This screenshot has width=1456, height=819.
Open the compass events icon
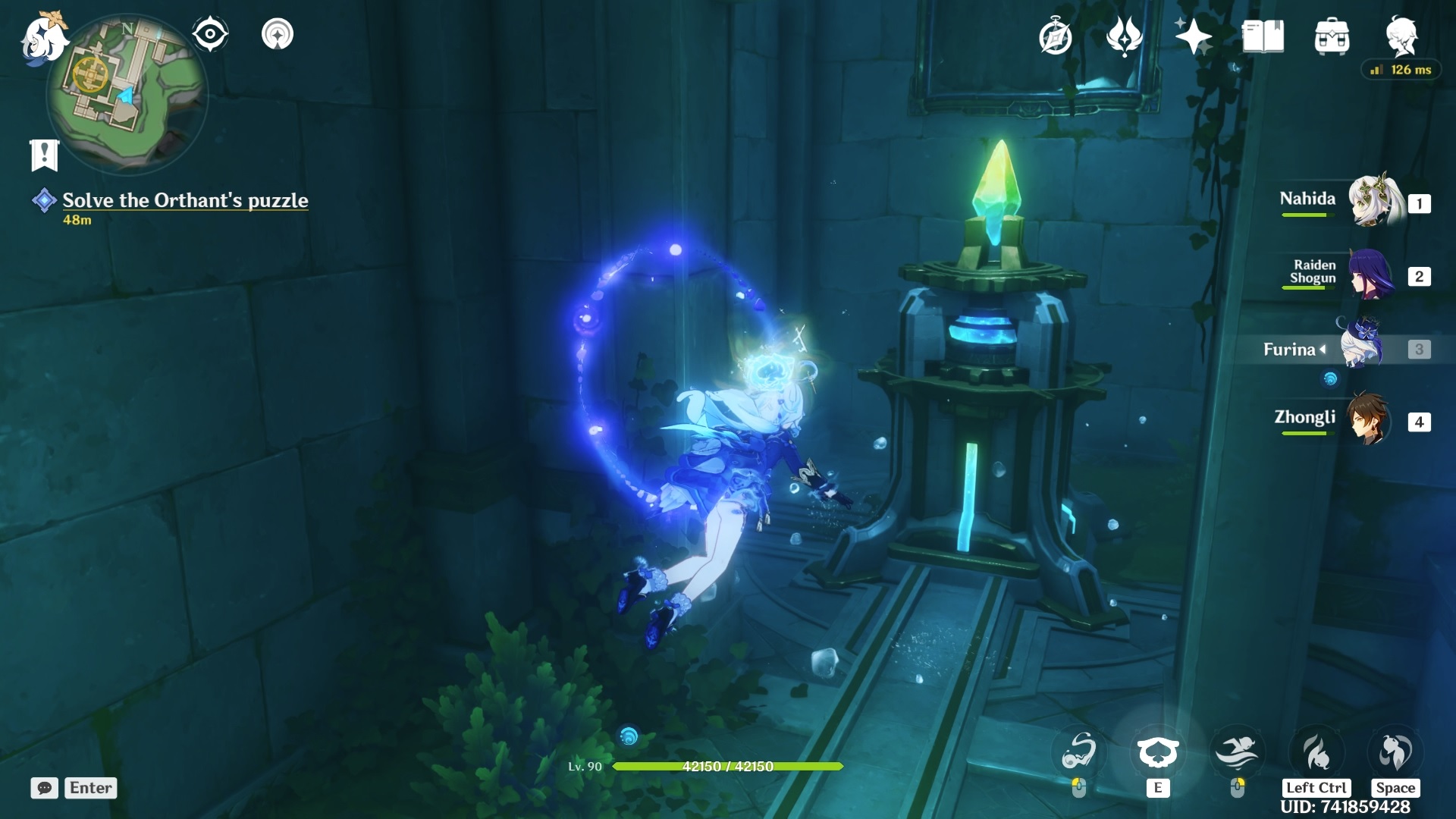tap(1055, 36)
